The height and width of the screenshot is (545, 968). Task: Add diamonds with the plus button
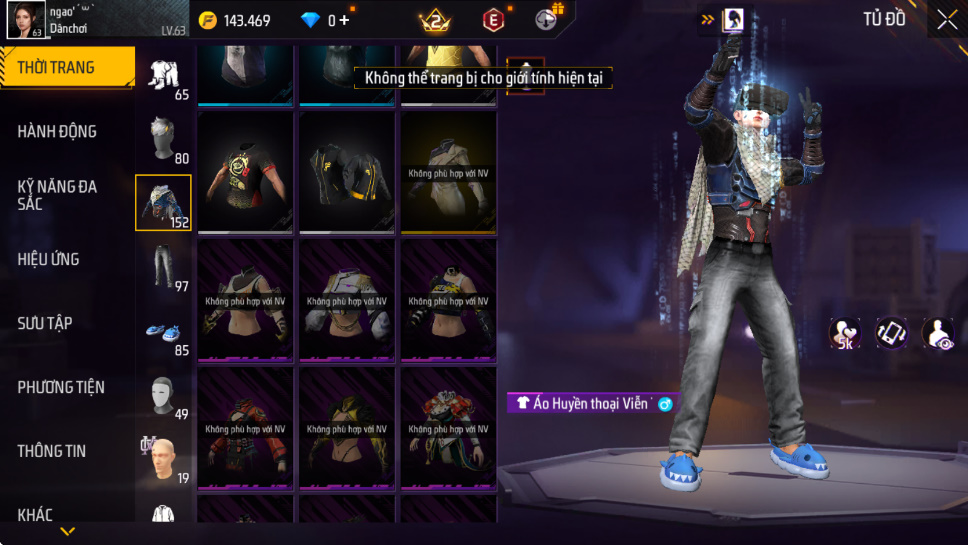coord(345,20)
